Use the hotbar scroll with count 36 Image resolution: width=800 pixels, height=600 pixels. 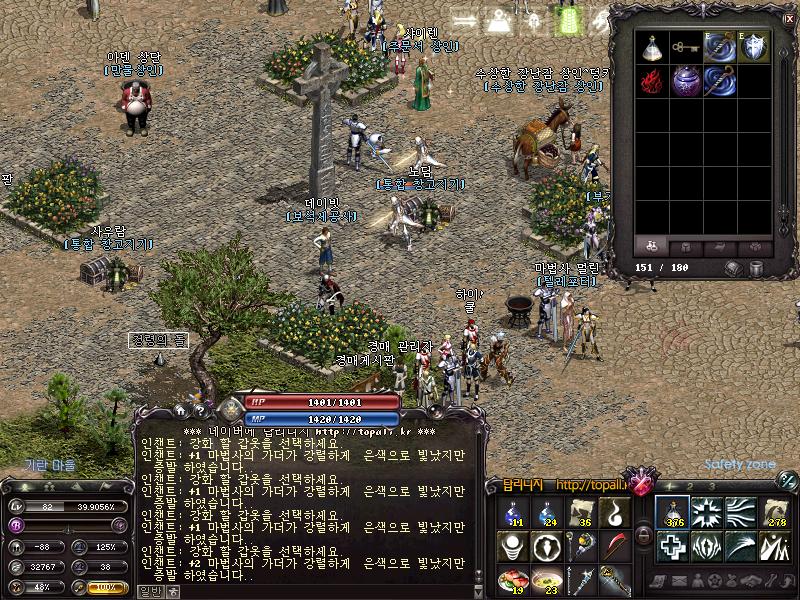580,512
